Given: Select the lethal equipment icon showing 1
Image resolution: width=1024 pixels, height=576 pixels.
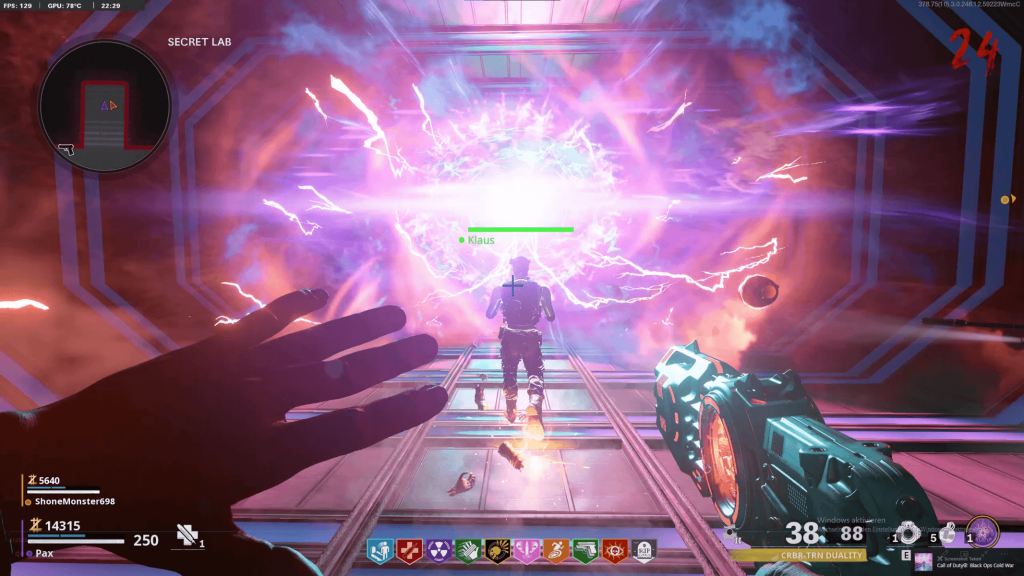Looking at the screenshot, I should 908,533.
